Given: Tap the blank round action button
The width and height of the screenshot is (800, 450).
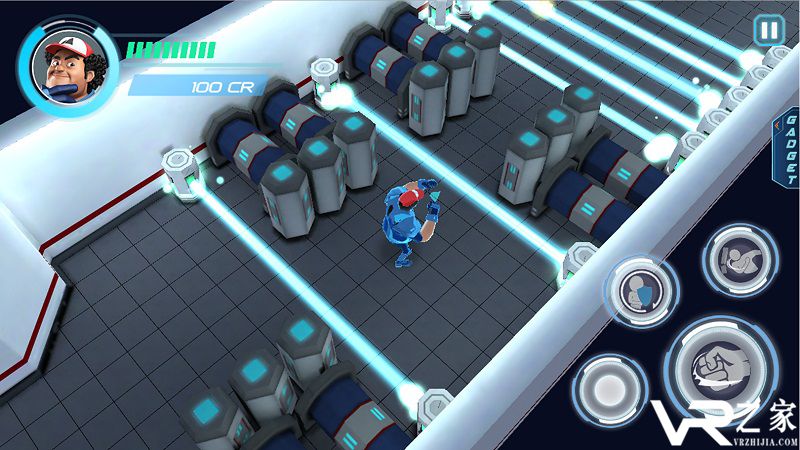Looking at the screenshot, I should 609,388.
